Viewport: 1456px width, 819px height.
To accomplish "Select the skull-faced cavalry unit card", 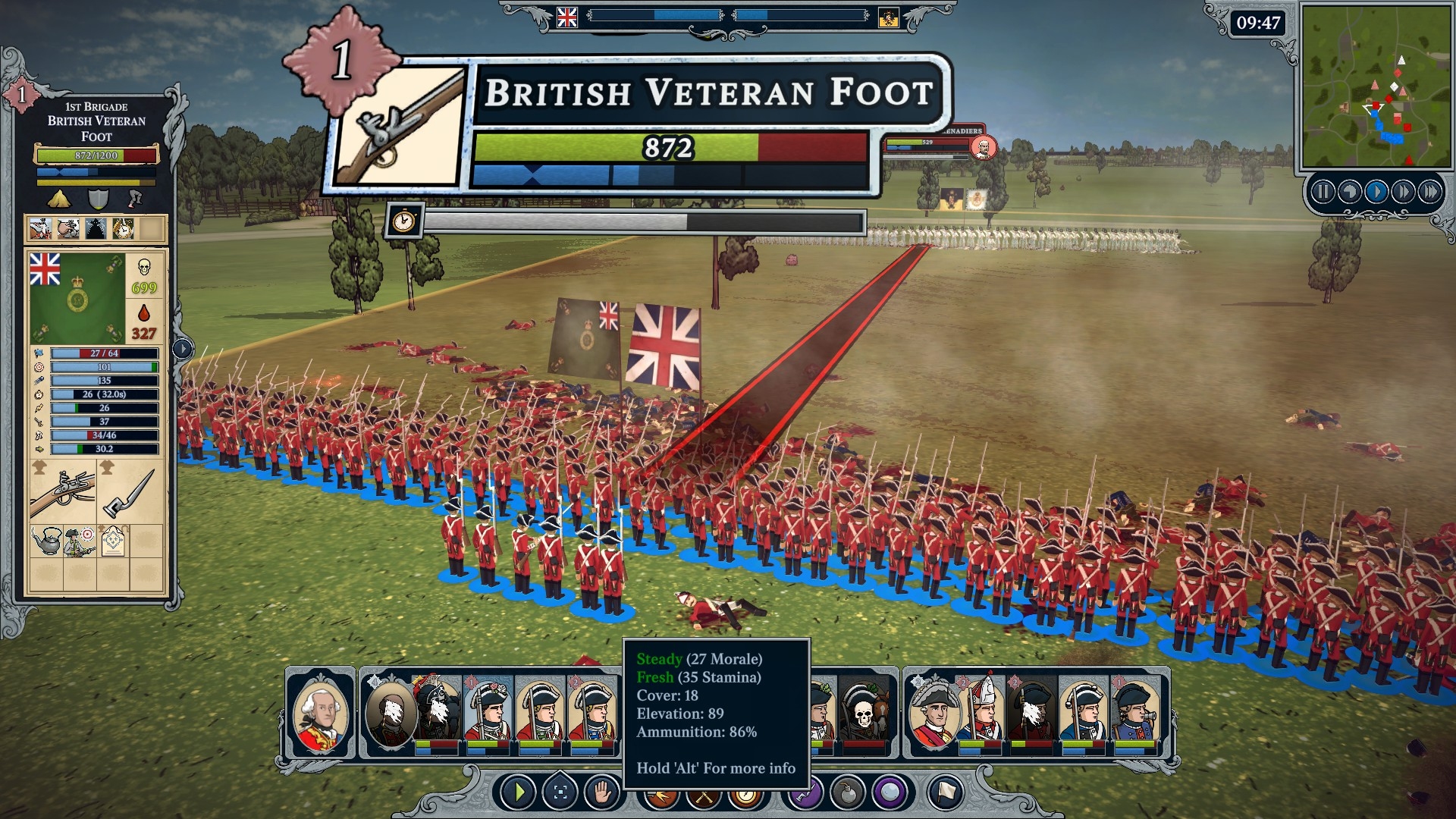I will point(863,712).
